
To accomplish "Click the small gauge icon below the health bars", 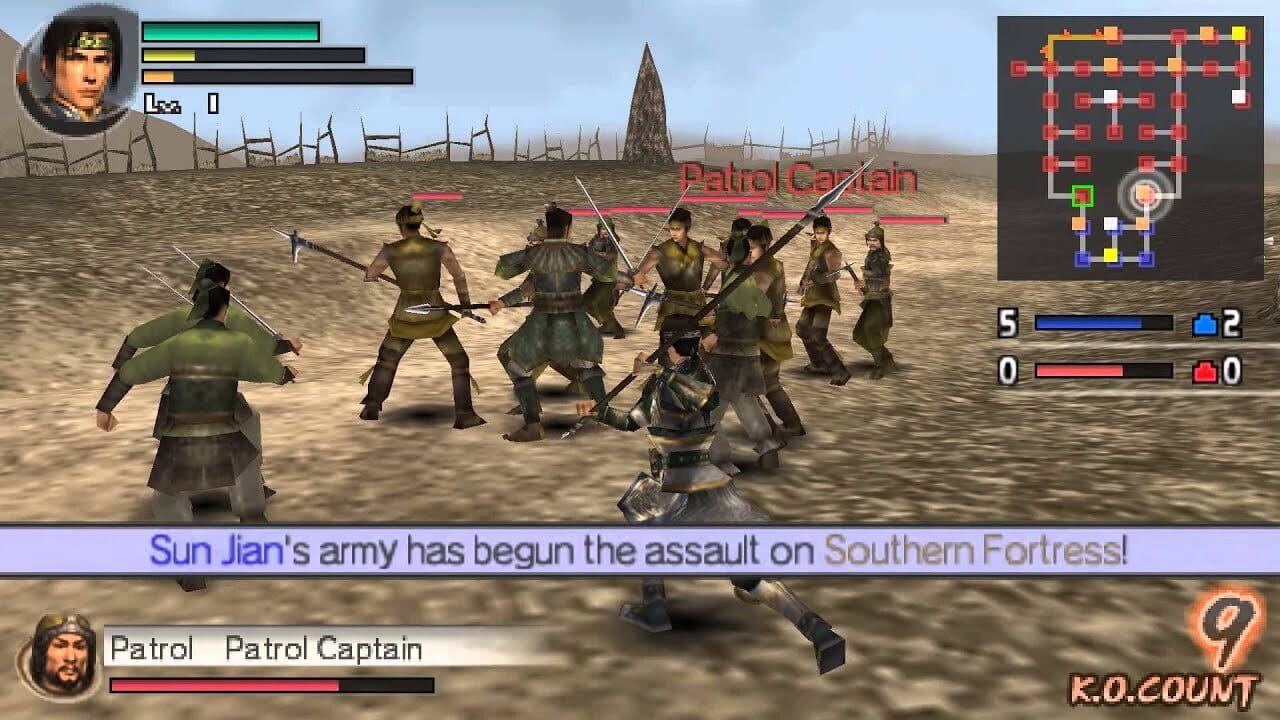I will 163,101.
